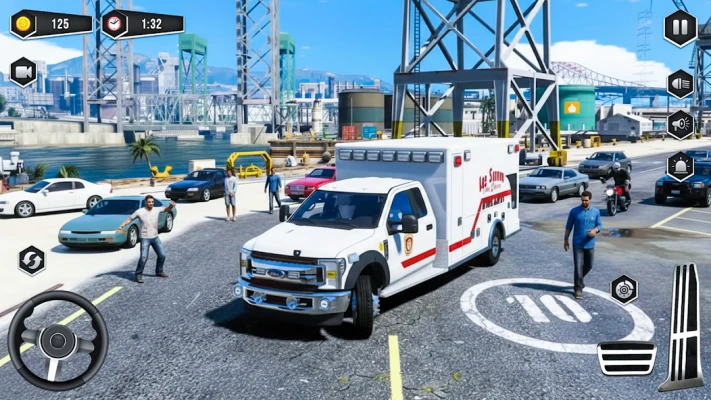Image resolution: width=711 pixels, height=400 pixels.
Task: Hit the tall accelerator pedal
Action: (x=684, y=327)
